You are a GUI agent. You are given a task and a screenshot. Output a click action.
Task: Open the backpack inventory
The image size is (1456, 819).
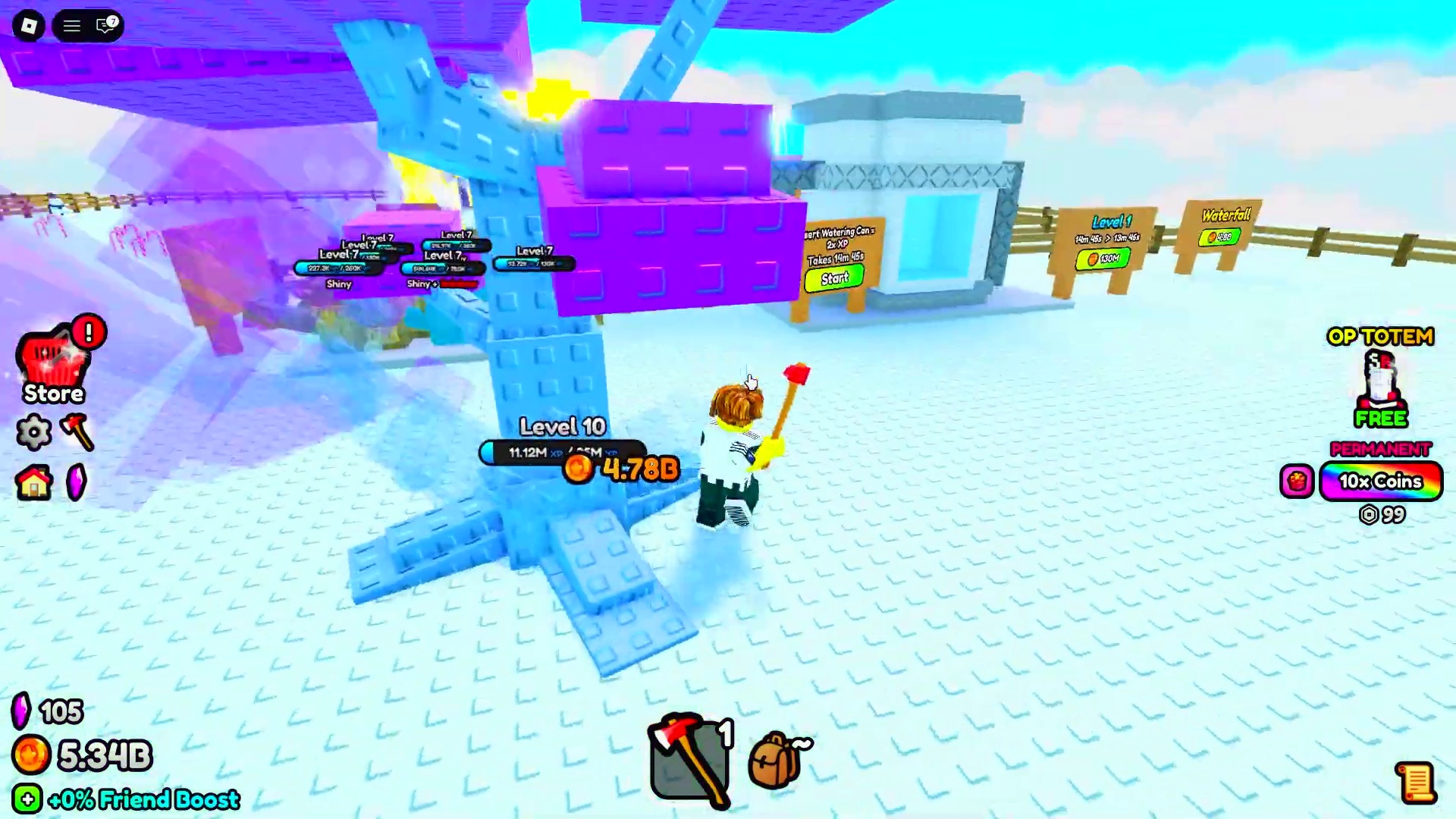[777, 760]
